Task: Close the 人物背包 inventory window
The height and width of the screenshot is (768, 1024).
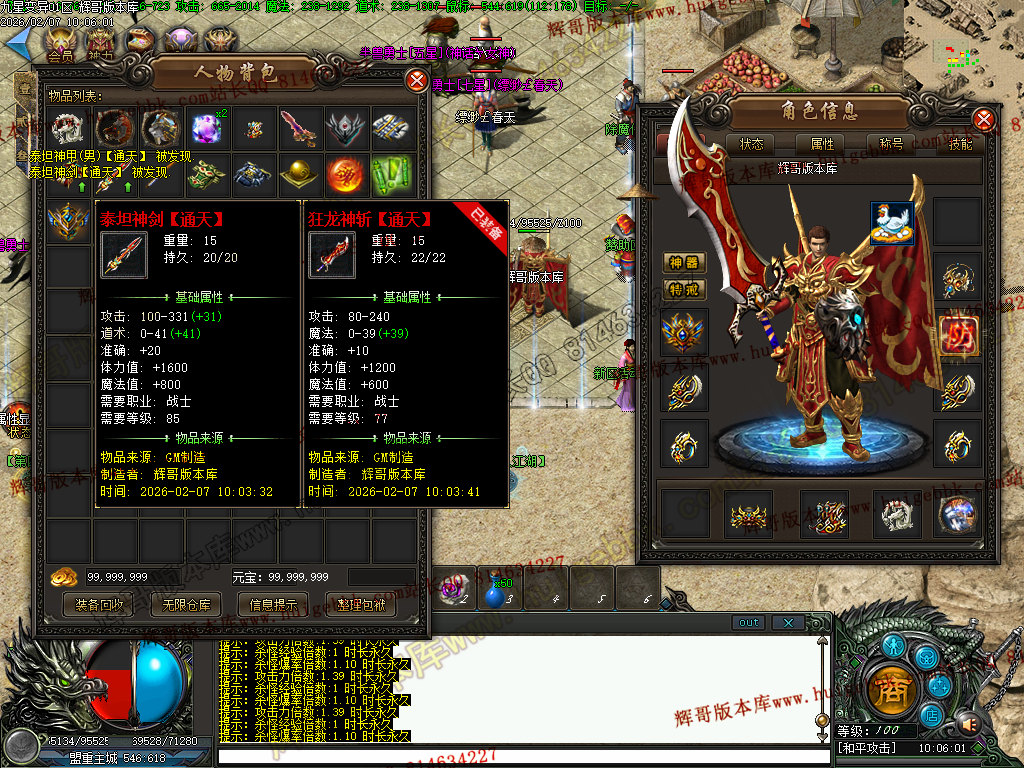Action: 417,79
